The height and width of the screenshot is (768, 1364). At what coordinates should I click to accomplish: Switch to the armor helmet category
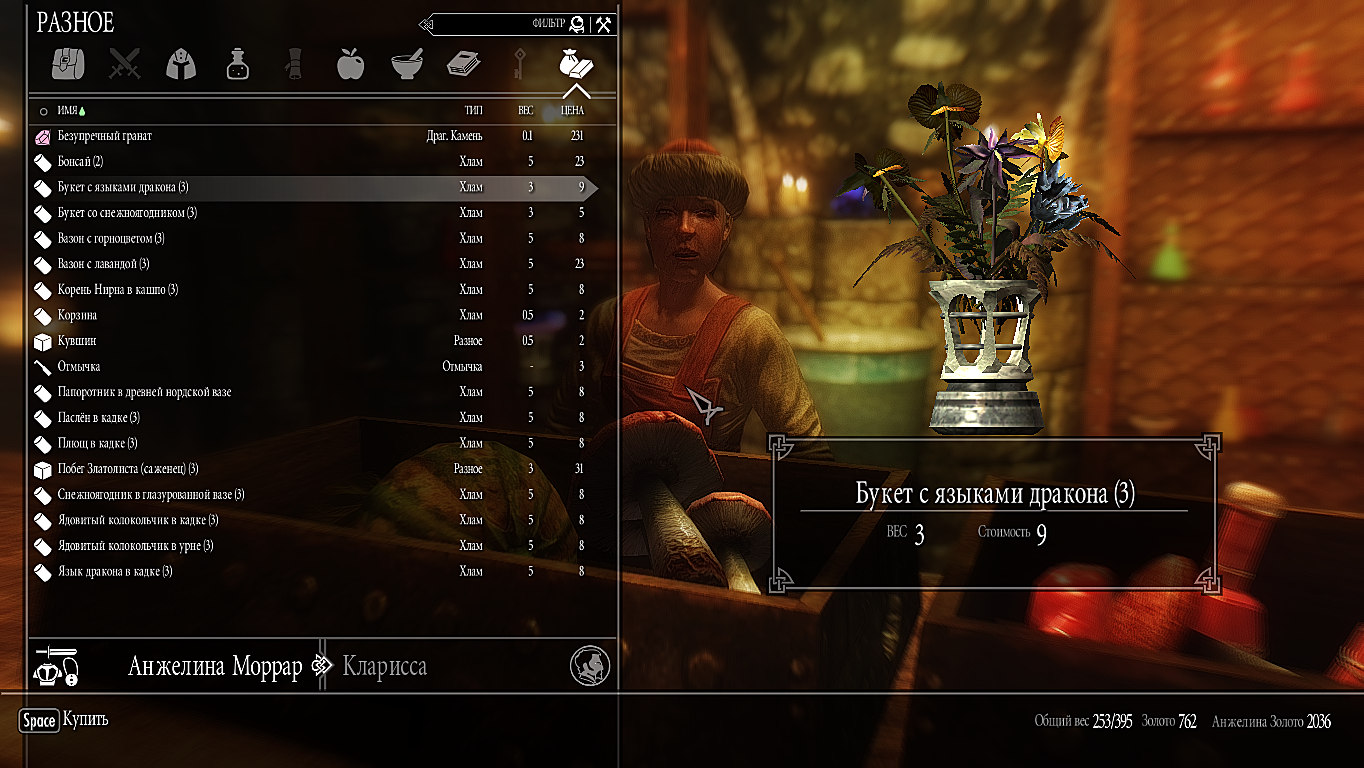pyautogui.click(x=181, y=63)
